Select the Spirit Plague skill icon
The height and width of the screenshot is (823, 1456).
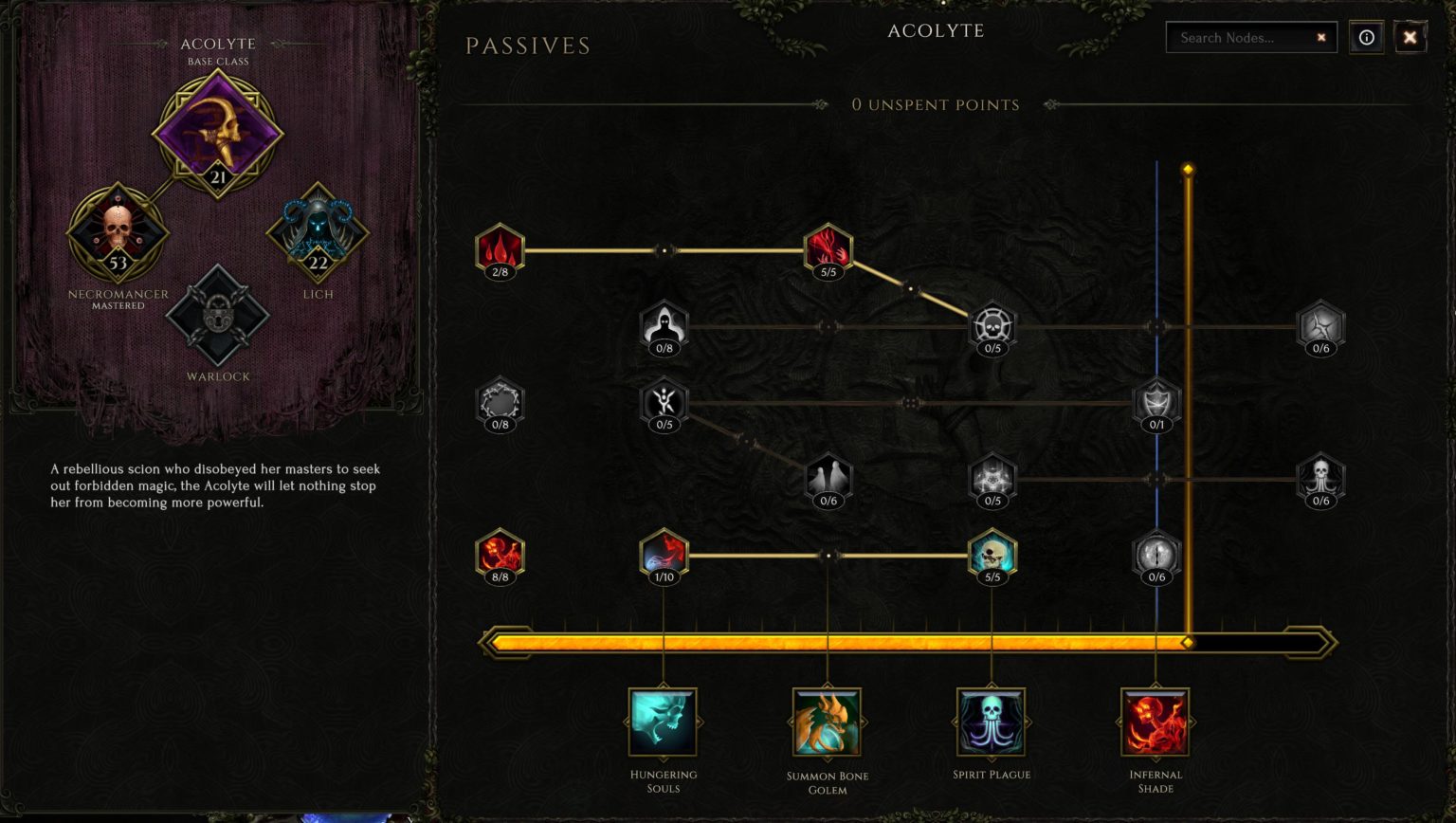click(991, 721)
